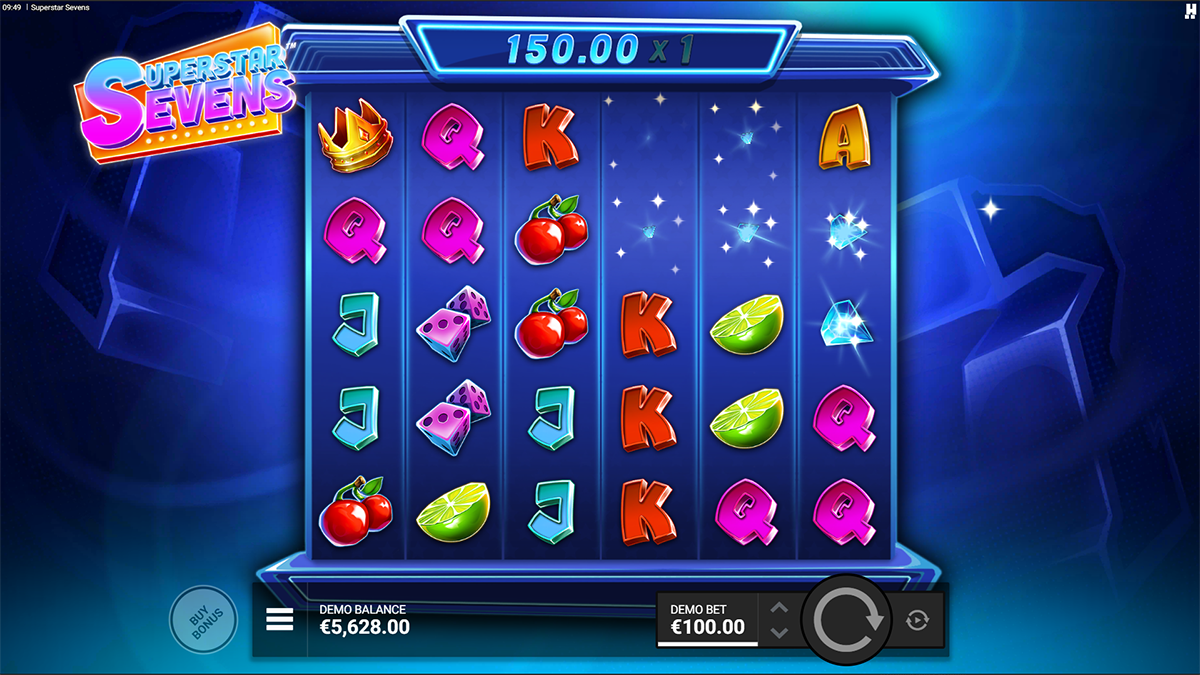1200x675 pixels.
Task: Decrease the bet with the down arrow
Action: coord(781,632)
